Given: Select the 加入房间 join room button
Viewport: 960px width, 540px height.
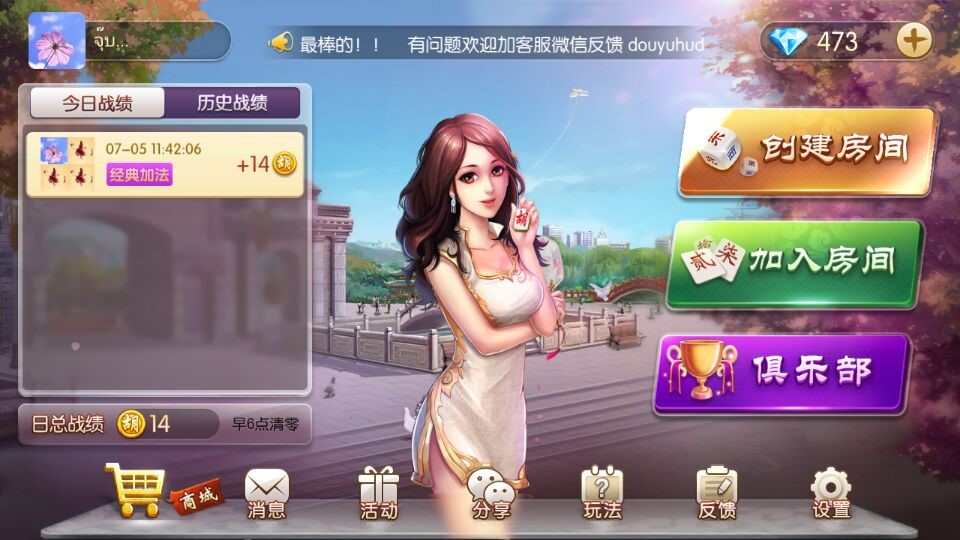Looking at the screenshot, I should coord(794,264).
